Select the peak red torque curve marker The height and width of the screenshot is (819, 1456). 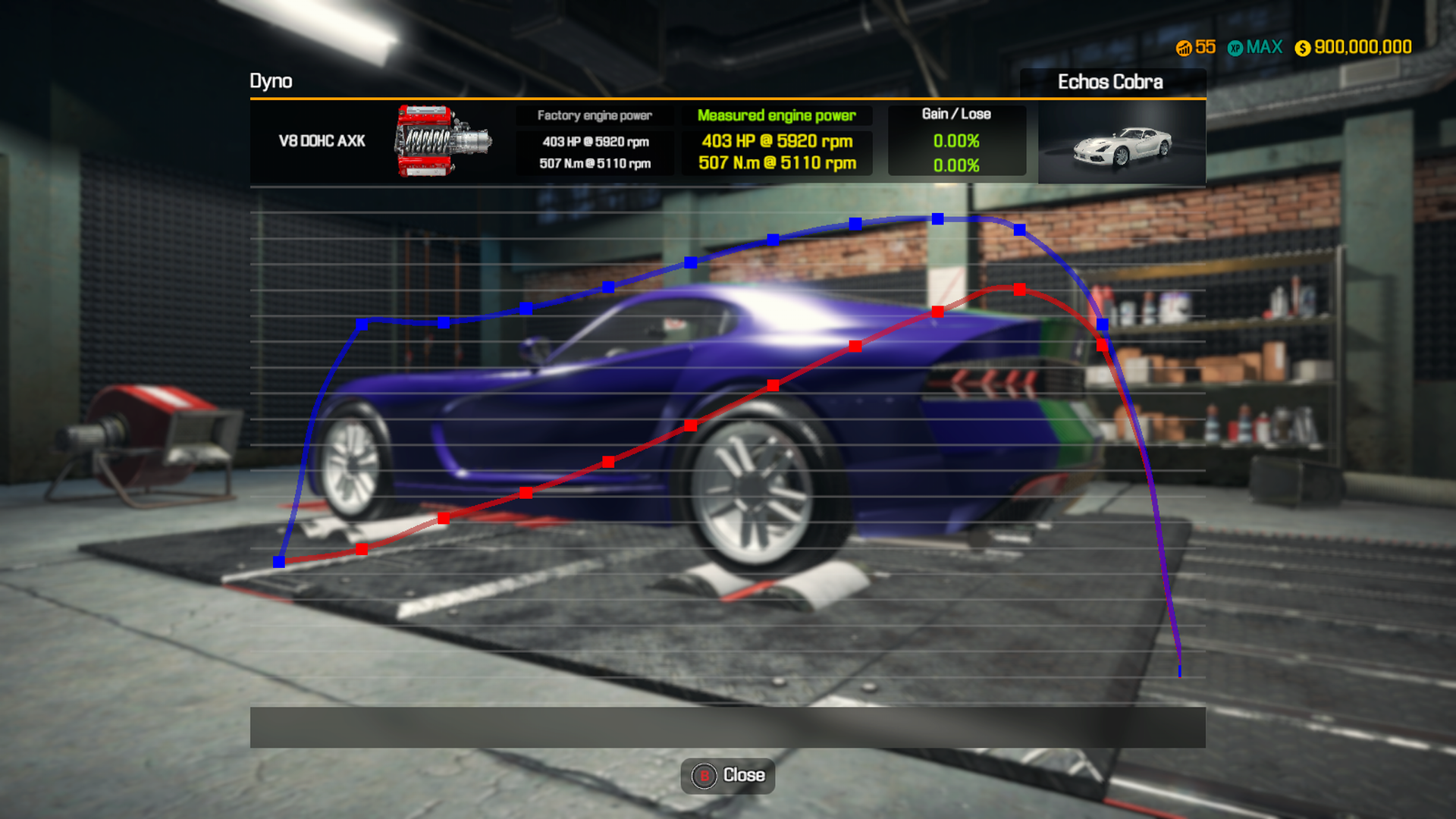pos(1020,288)
